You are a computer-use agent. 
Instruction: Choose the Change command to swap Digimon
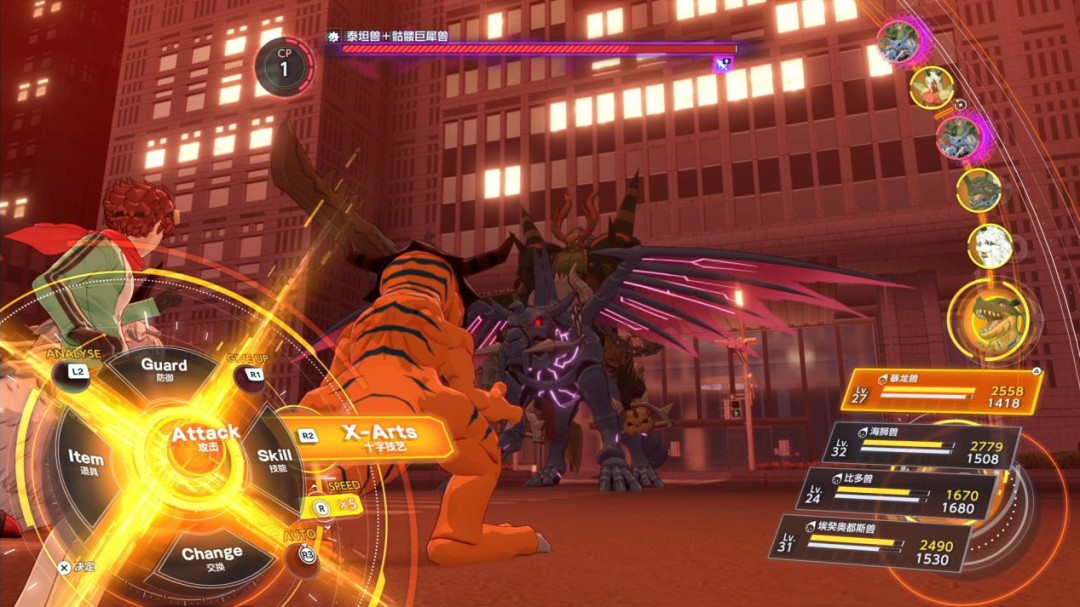211,555
